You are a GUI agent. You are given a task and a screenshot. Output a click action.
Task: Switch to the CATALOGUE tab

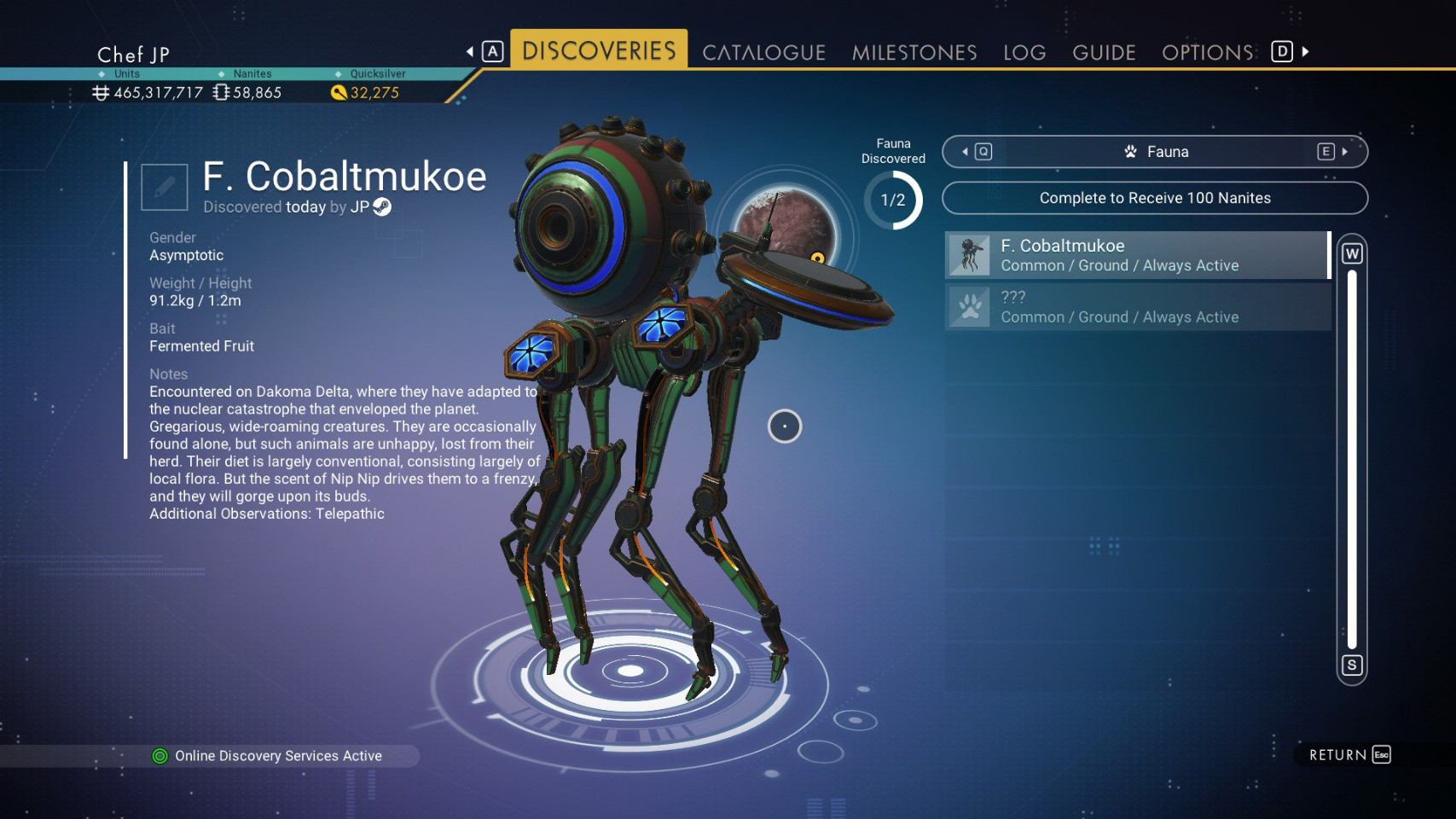pos(763,51)
